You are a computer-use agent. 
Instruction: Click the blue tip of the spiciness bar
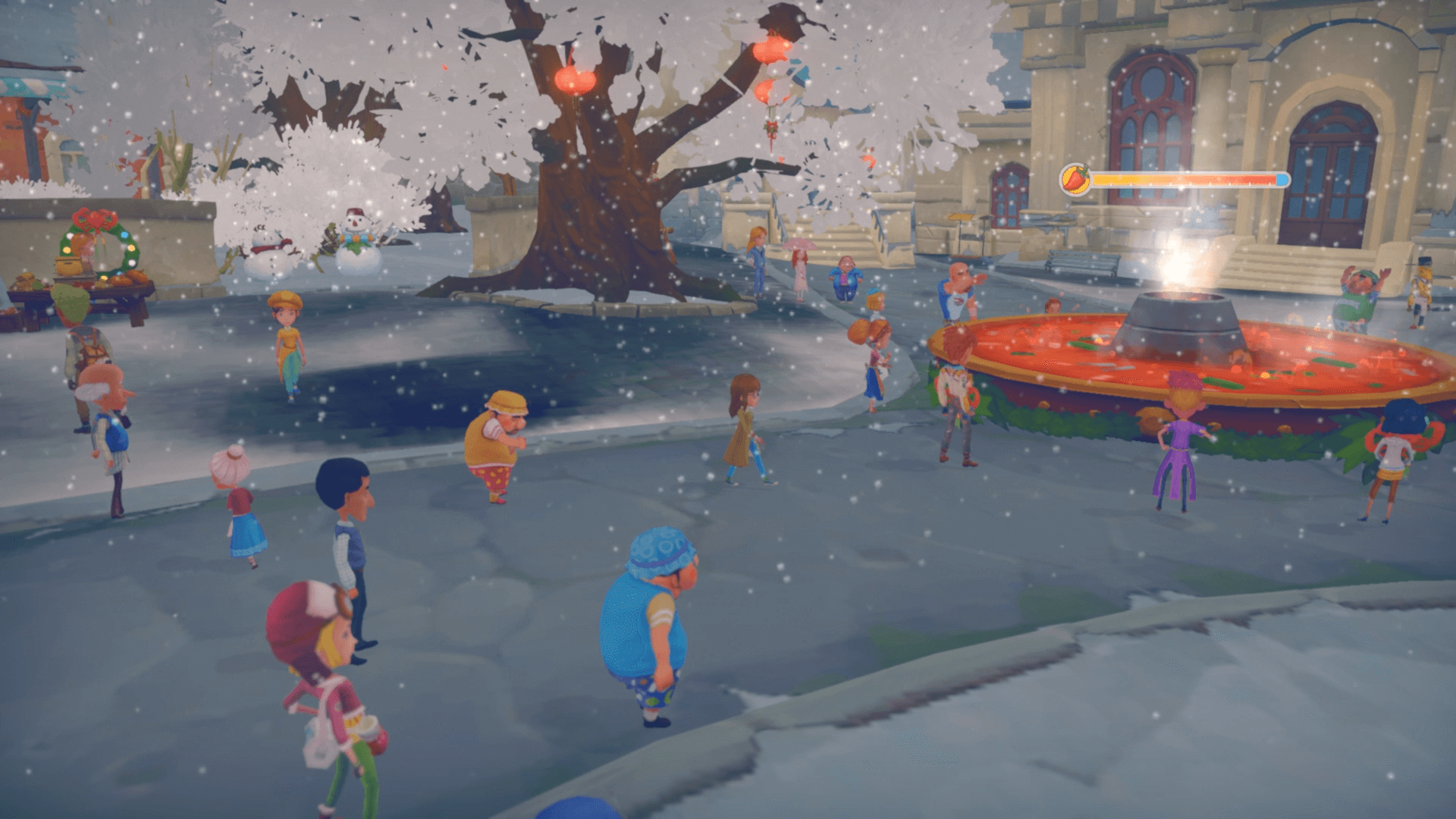[x=1284, y=180]
